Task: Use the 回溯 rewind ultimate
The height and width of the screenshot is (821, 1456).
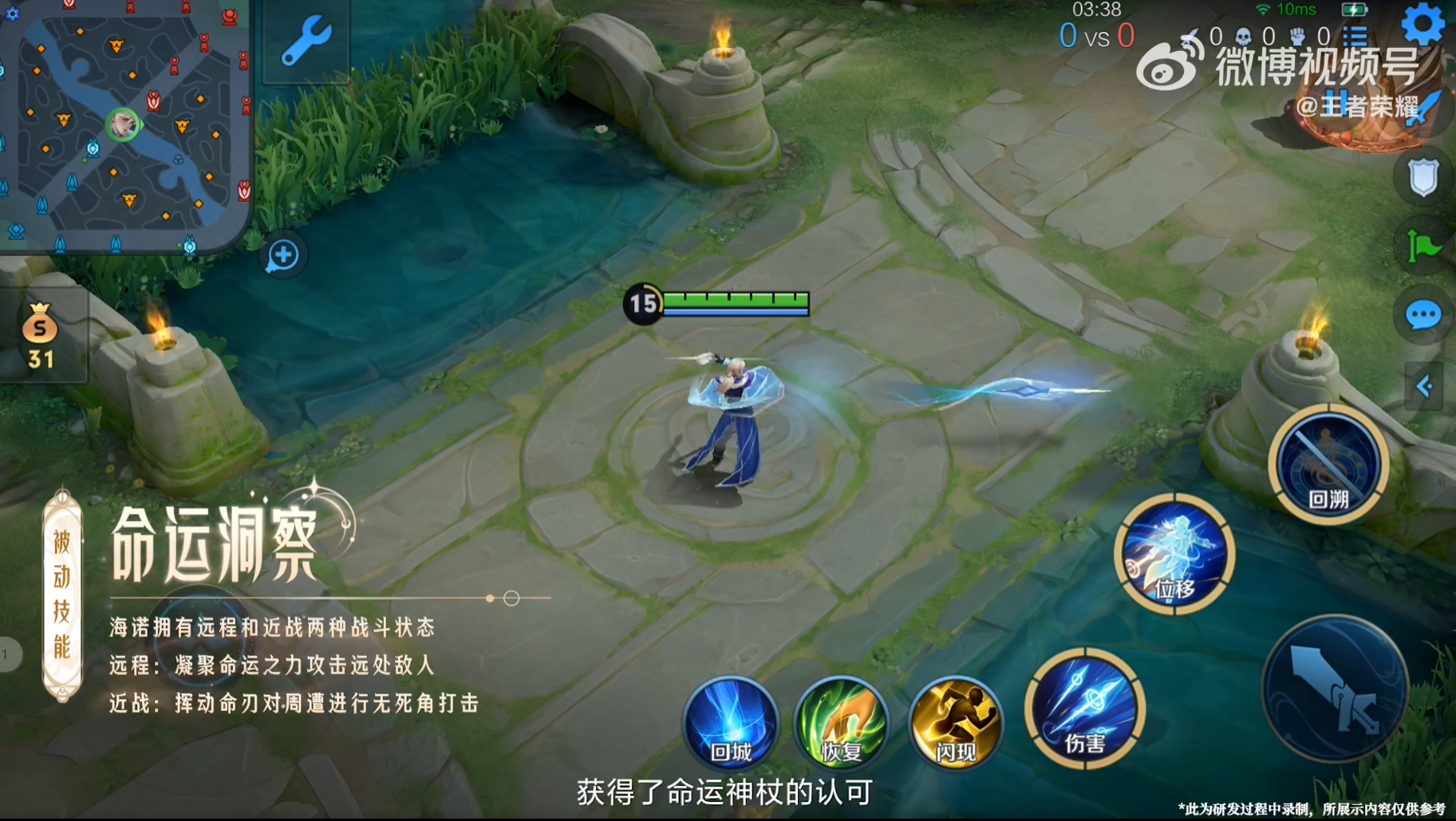Action: (1328, 464)
